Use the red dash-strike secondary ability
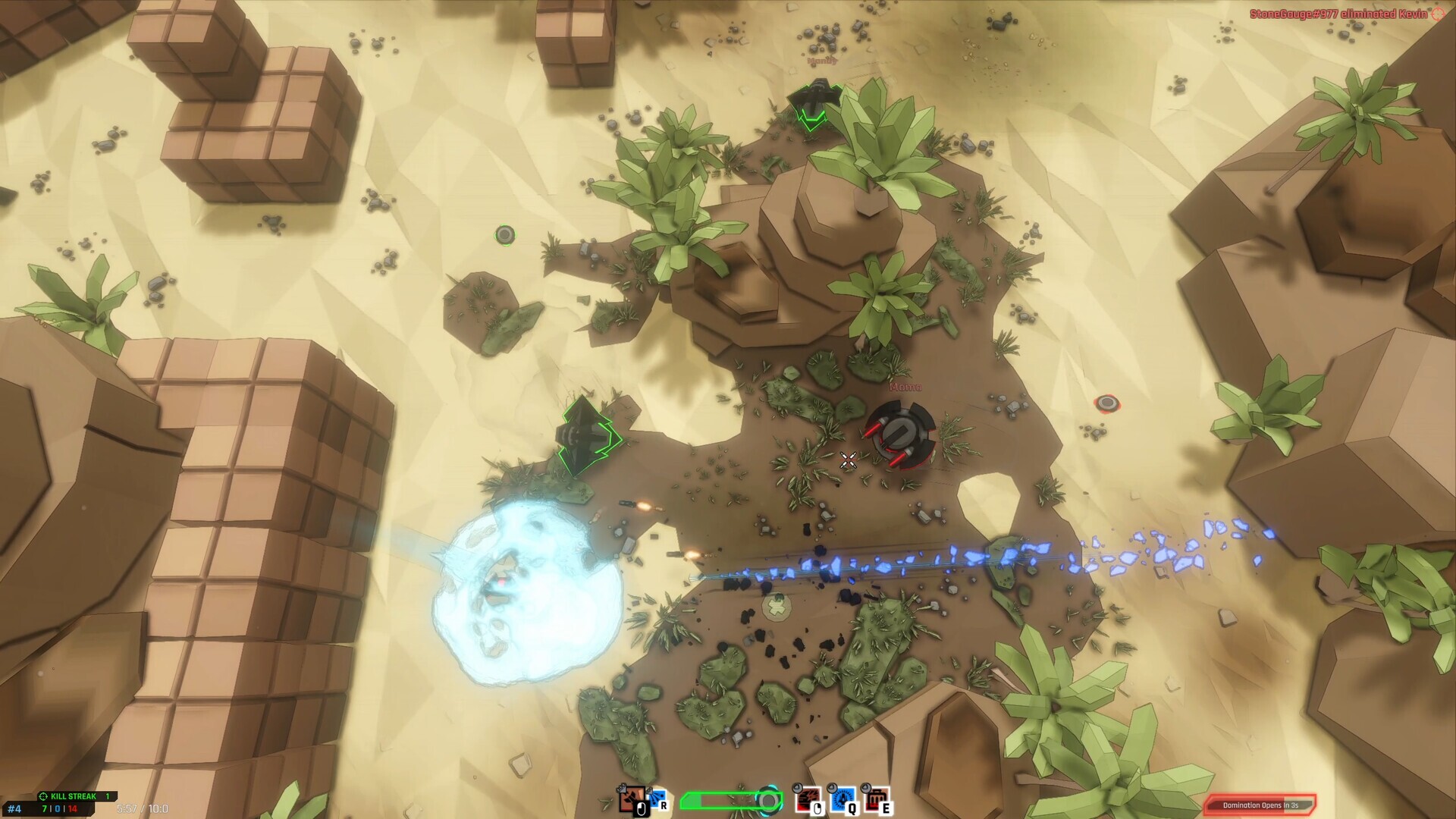 [x=808, y=799]
